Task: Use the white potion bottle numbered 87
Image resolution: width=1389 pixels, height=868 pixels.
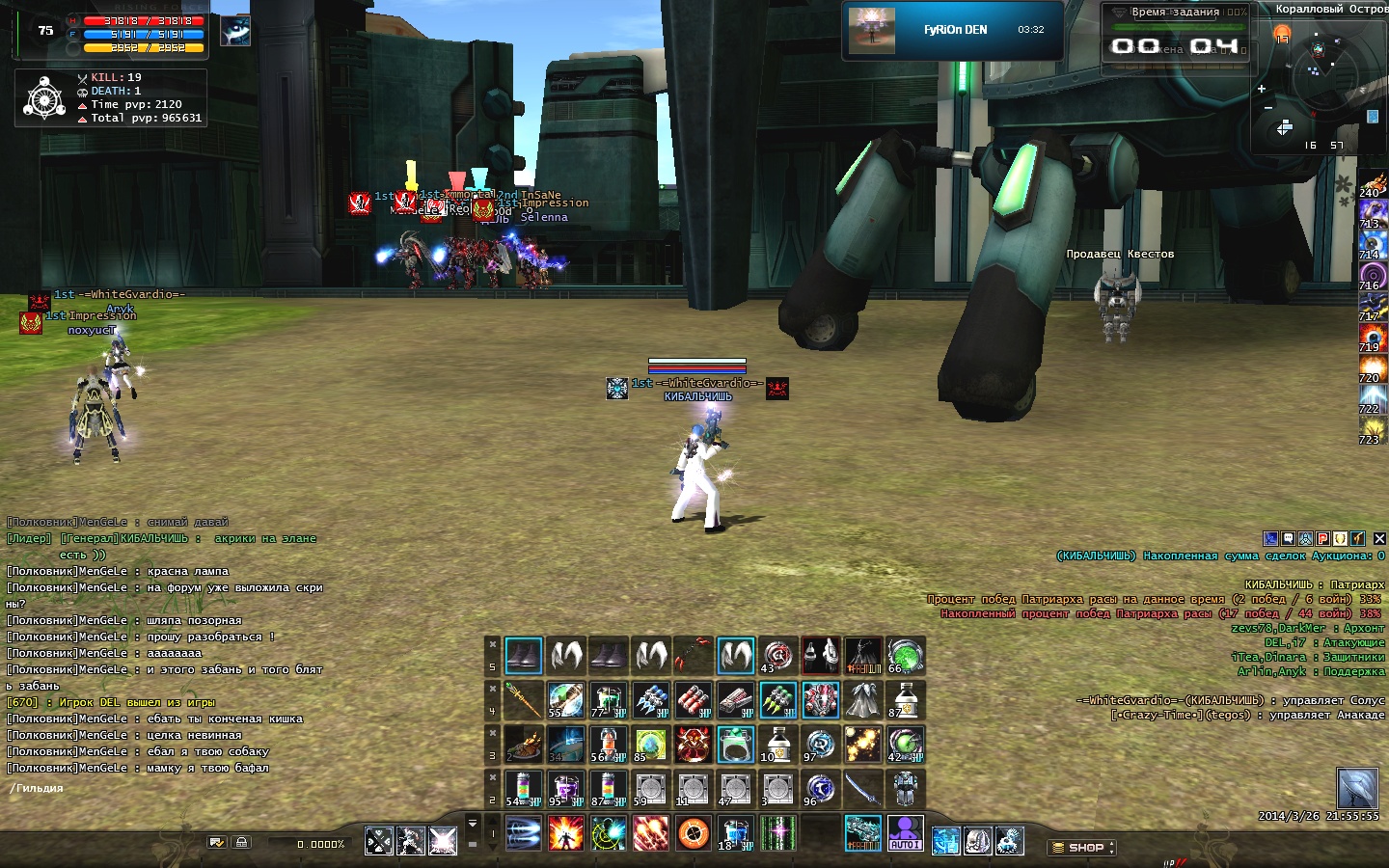Action: (x=905, y=700)
